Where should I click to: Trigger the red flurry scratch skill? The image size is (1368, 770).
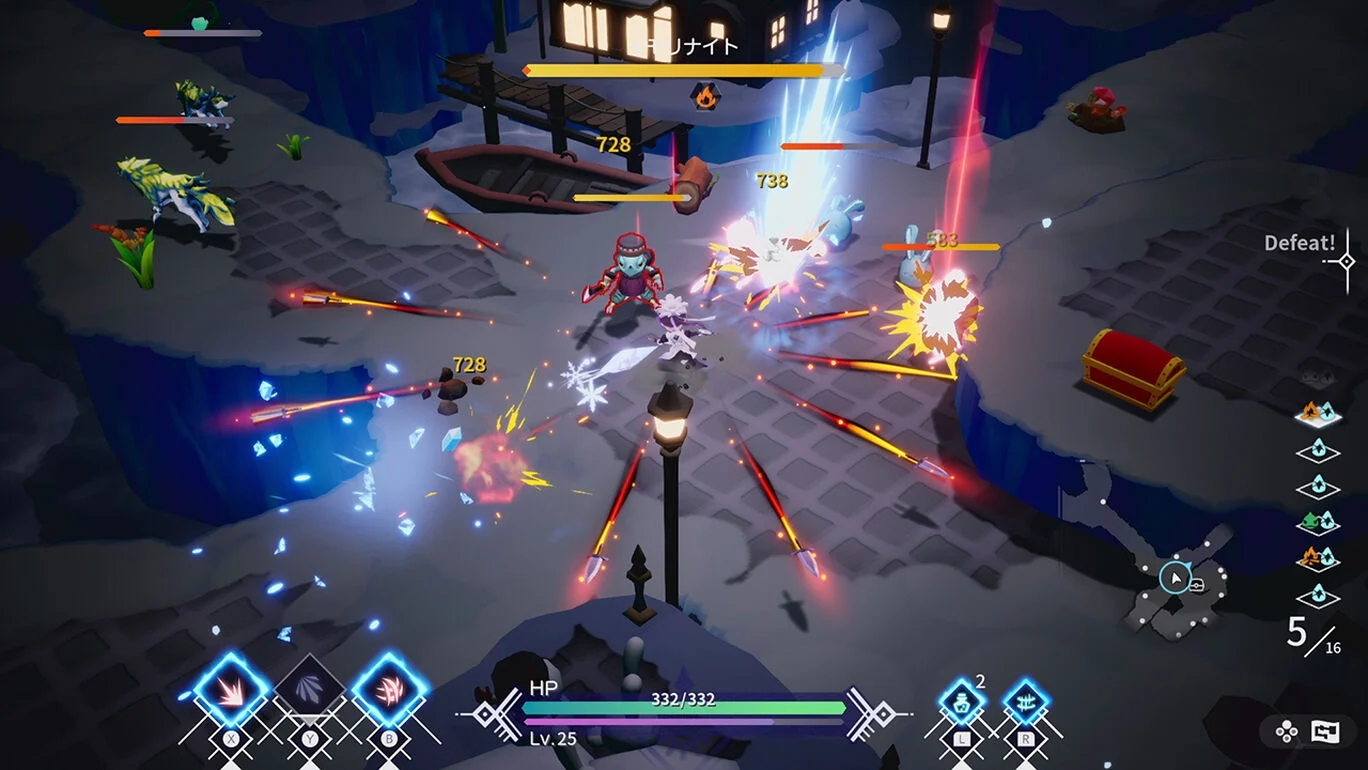[389, 691]
